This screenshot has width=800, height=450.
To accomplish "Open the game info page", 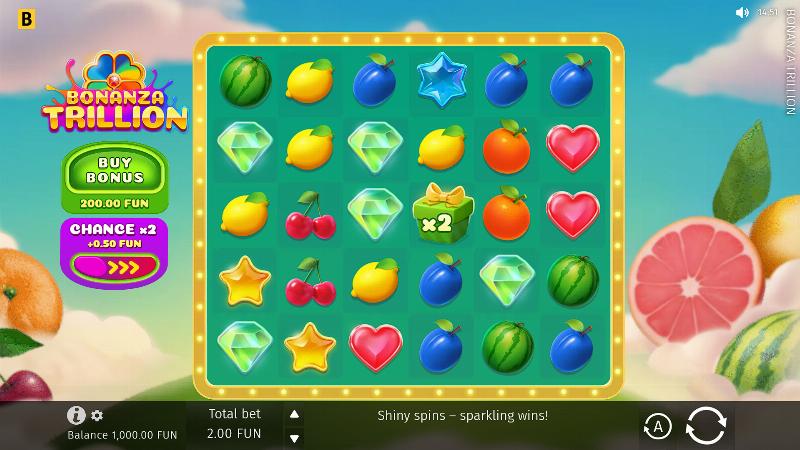I will [76, 415].
